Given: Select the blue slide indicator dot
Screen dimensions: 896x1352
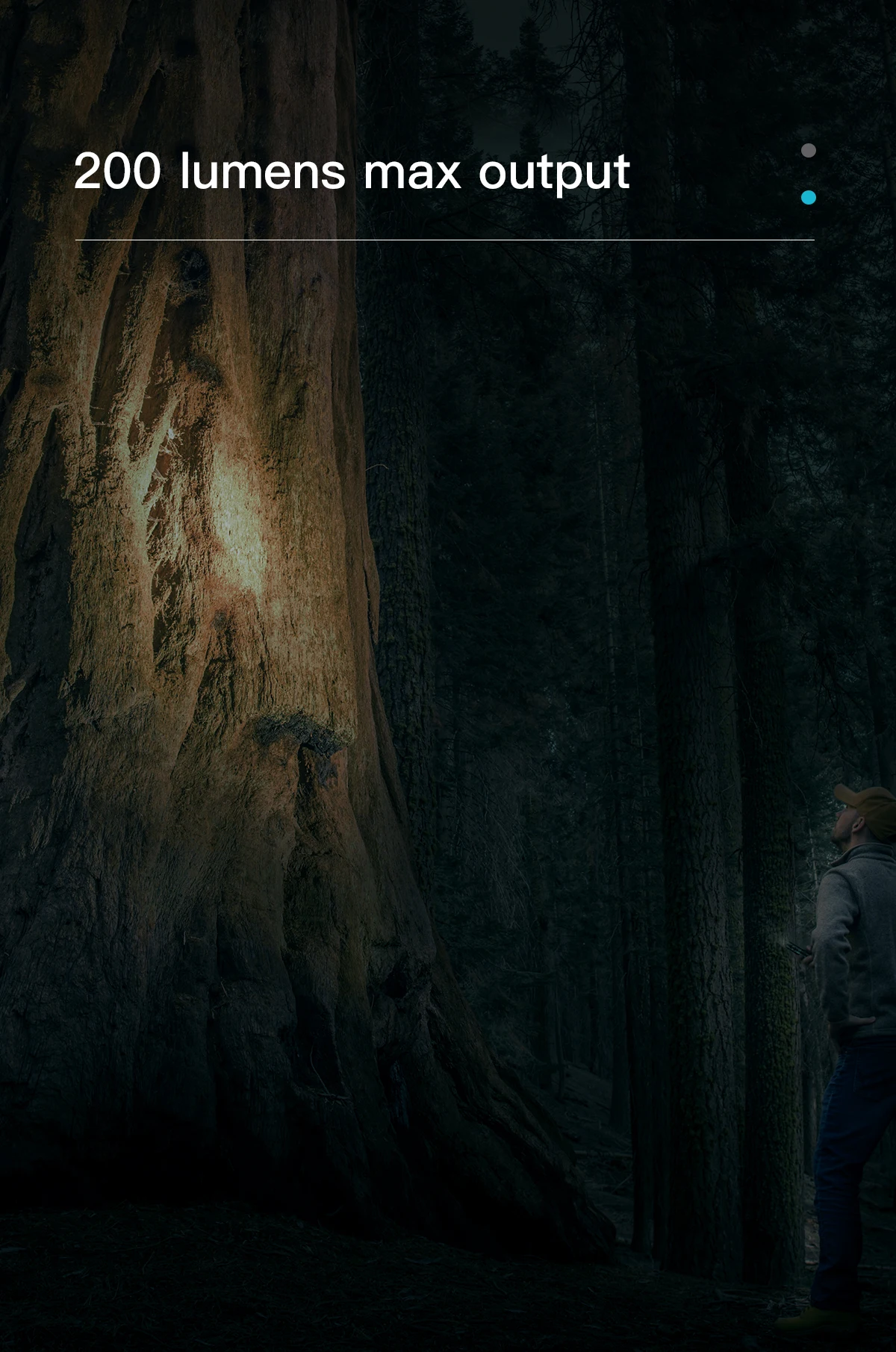Looking at the screenshot, I should pos(808,198).
